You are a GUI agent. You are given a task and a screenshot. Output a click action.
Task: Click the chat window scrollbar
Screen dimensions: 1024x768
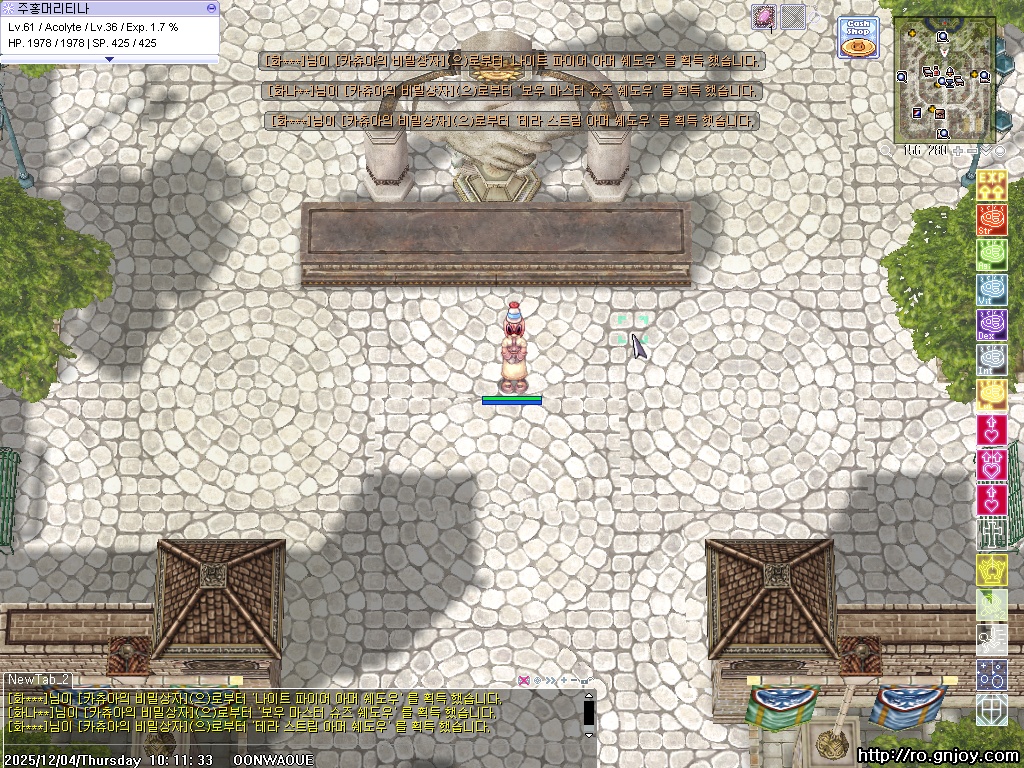click(x=589, y=712)
